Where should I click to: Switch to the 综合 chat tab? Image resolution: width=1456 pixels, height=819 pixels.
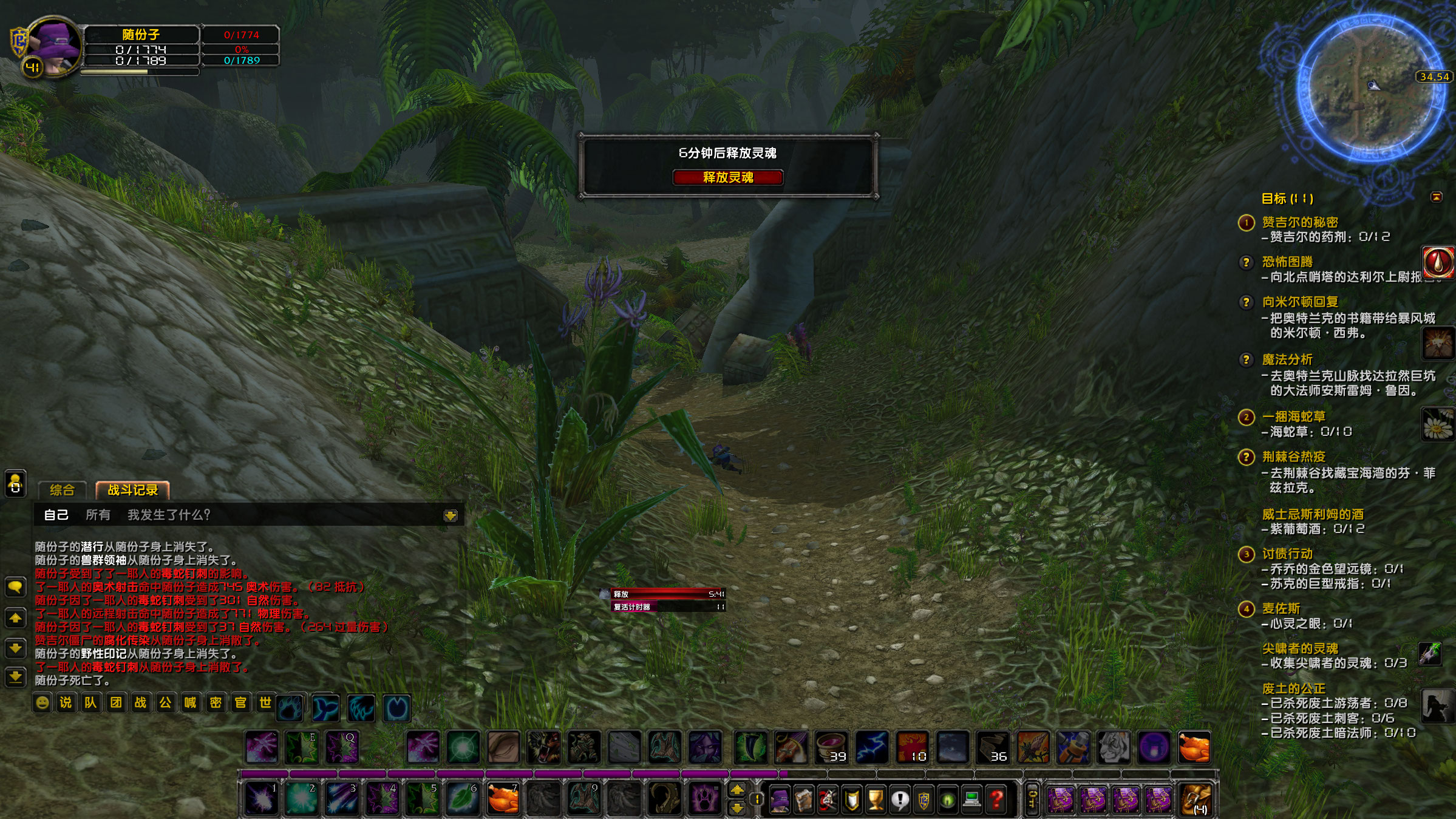[x=62, y=491]
